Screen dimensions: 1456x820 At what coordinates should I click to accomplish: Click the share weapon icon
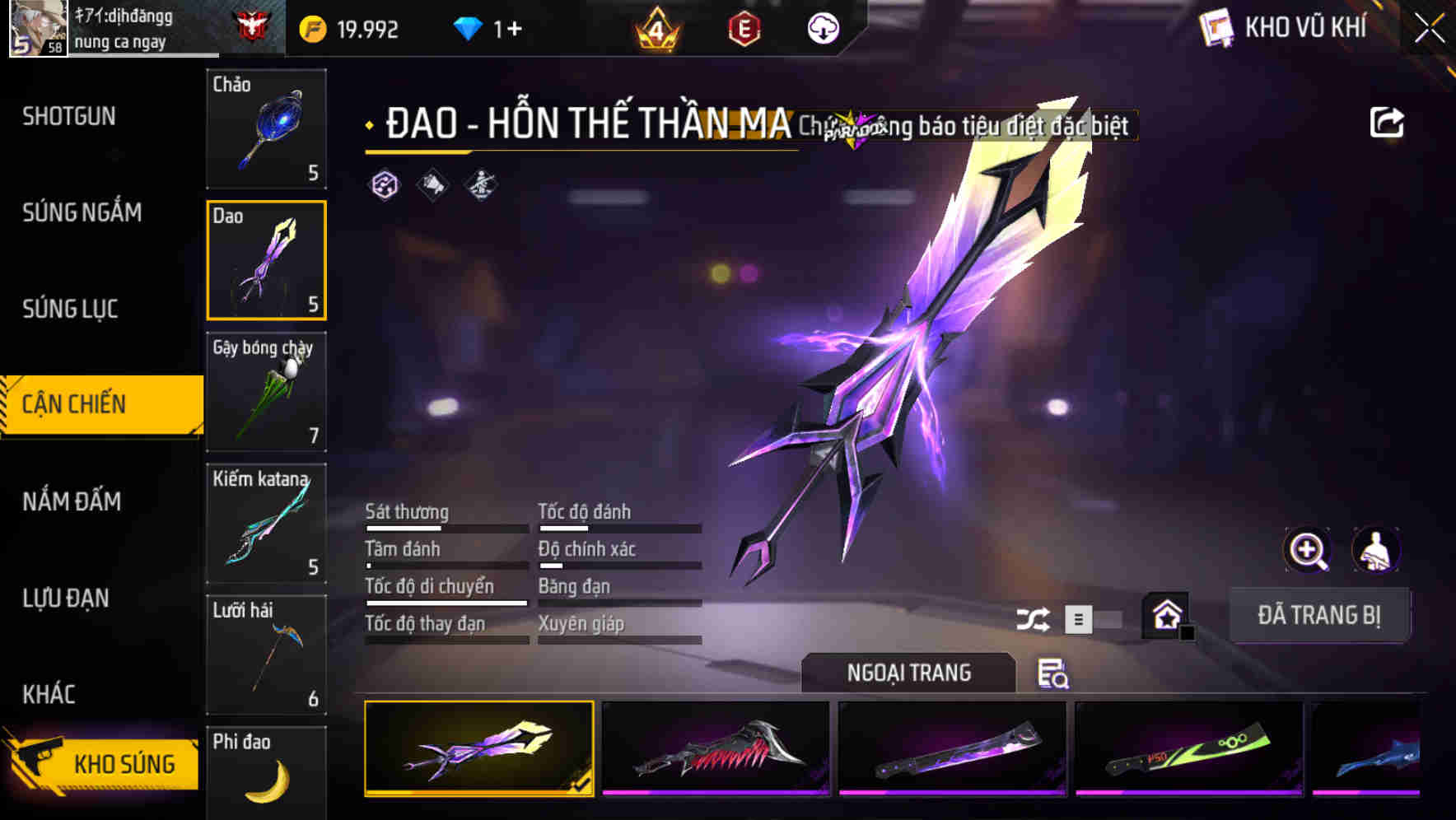point(1388,121)
